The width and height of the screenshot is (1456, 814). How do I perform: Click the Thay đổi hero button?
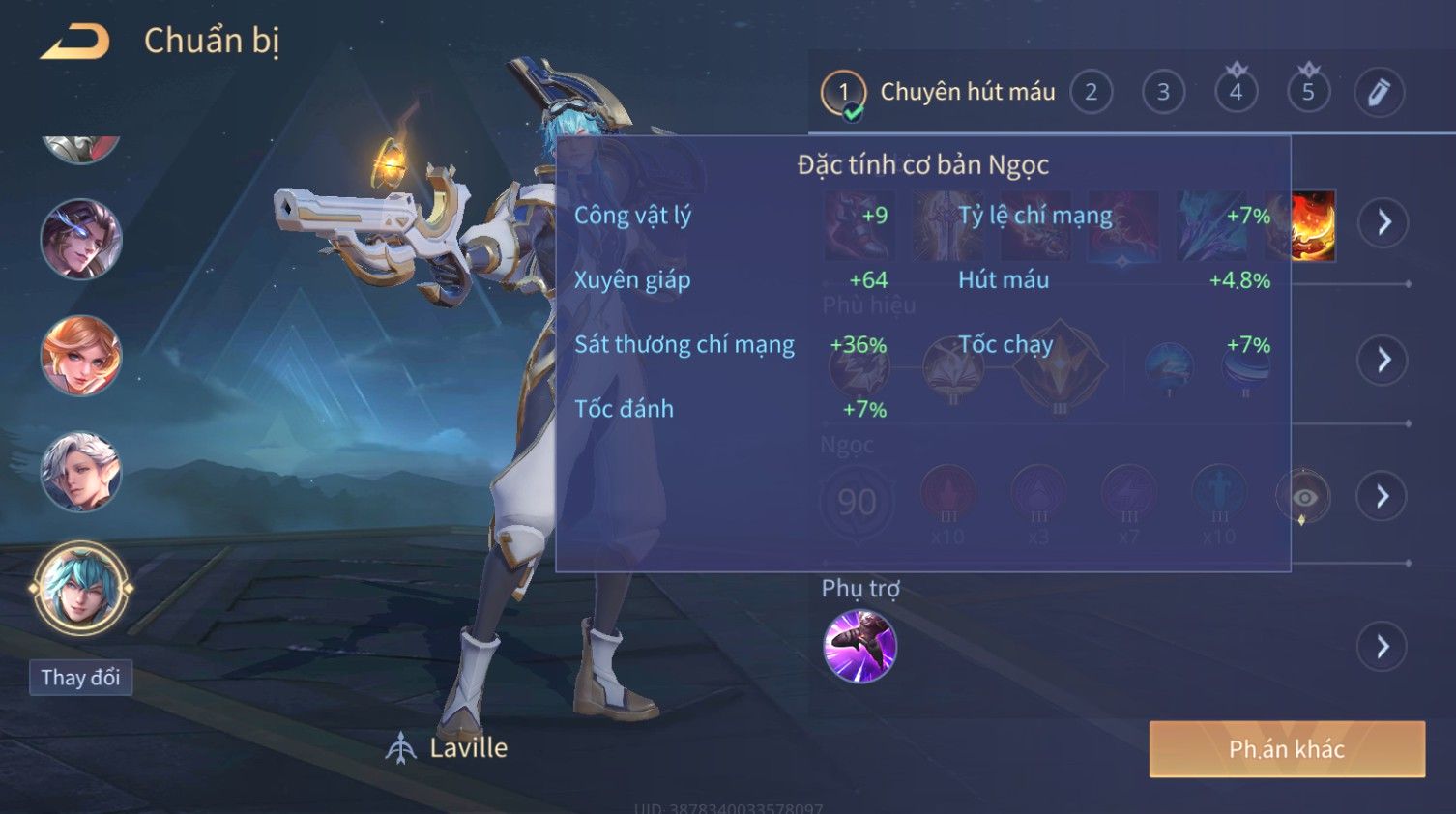point(80,678)
